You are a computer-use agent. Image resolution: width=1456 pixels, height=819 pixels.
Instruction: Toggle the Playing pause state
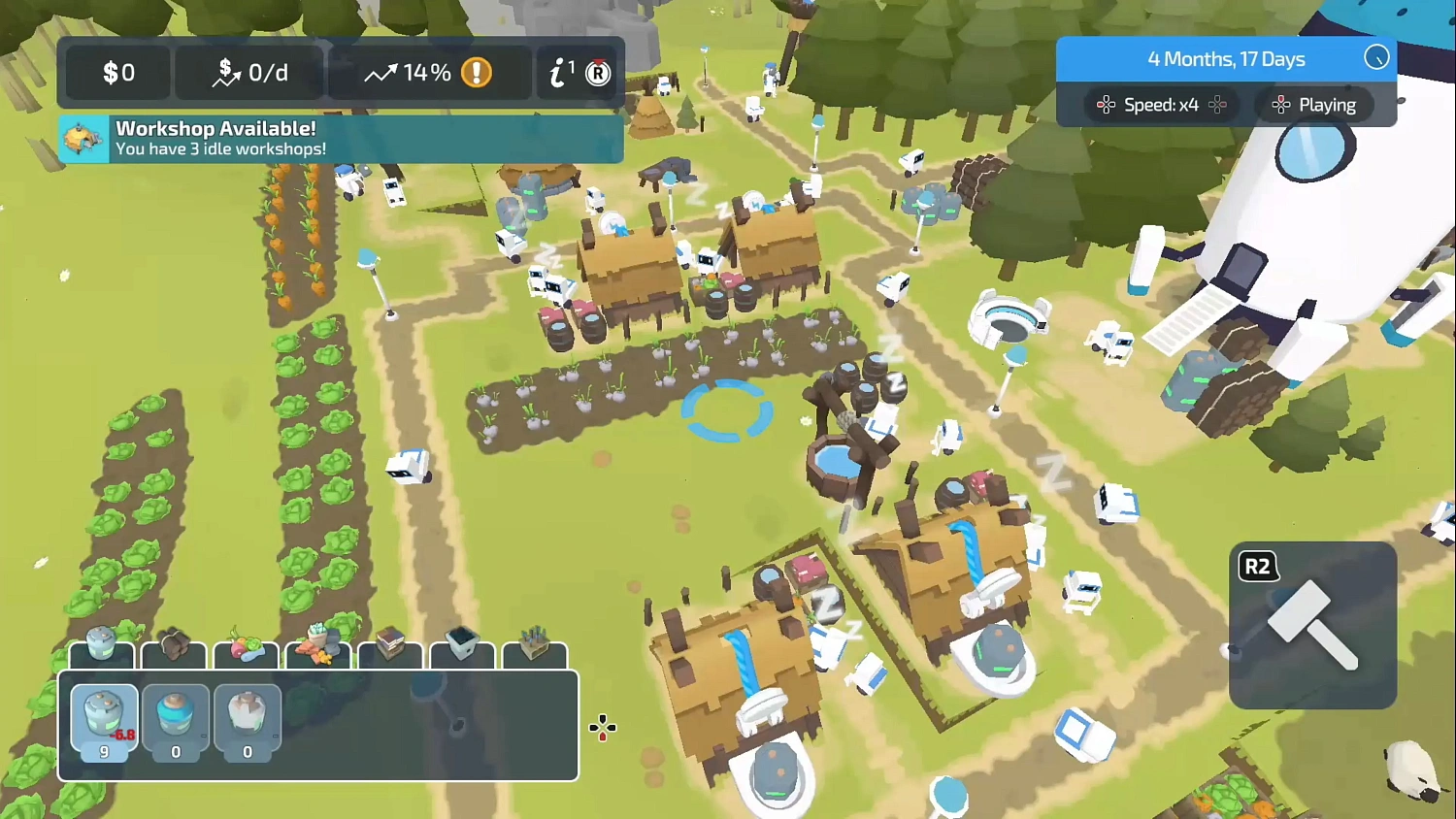[1314, 105]
